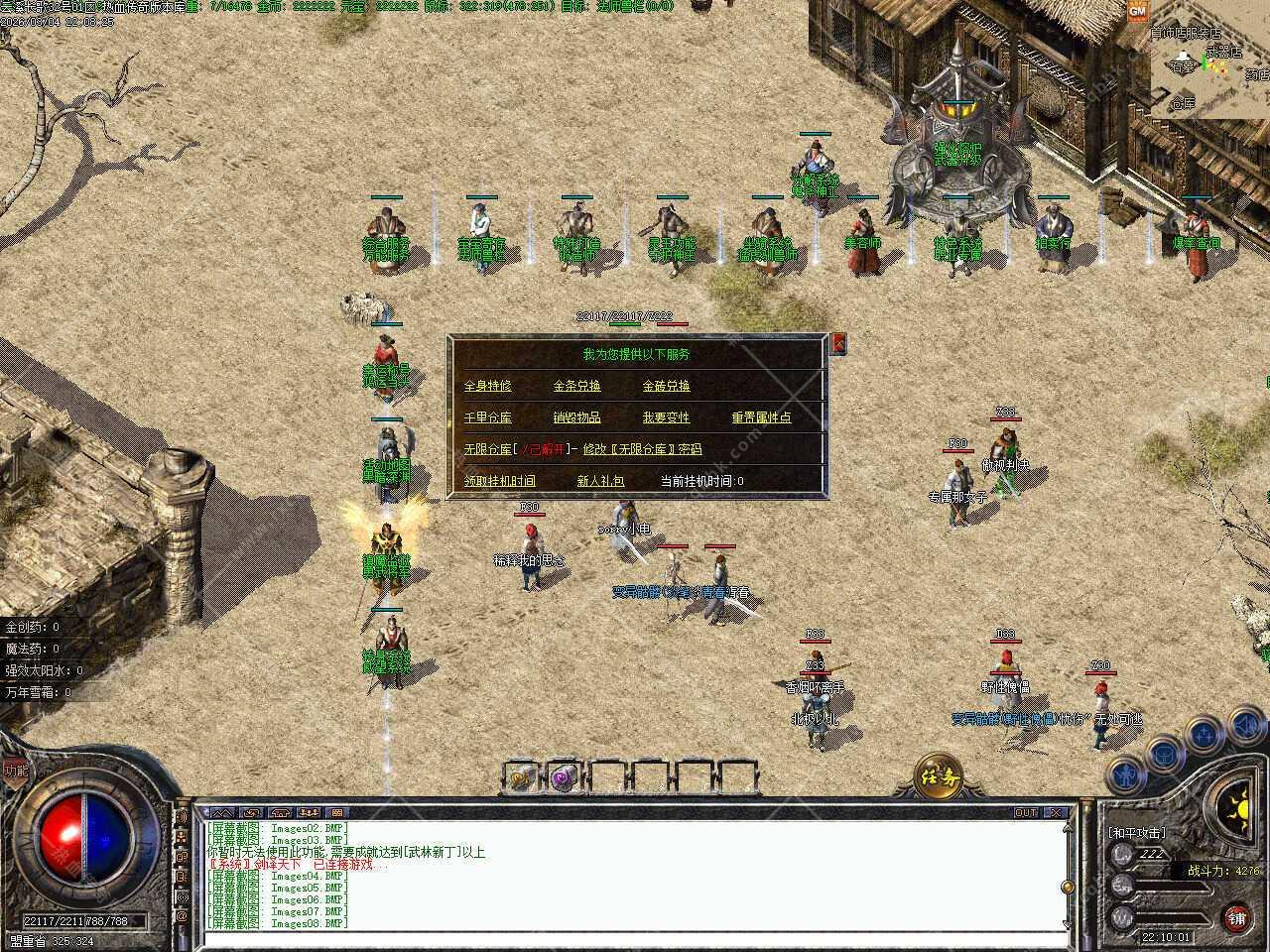The height and width of the screenshot is (952, 1270).
Task: Close the NPC service dialog
Action: [x=839, y=343]
